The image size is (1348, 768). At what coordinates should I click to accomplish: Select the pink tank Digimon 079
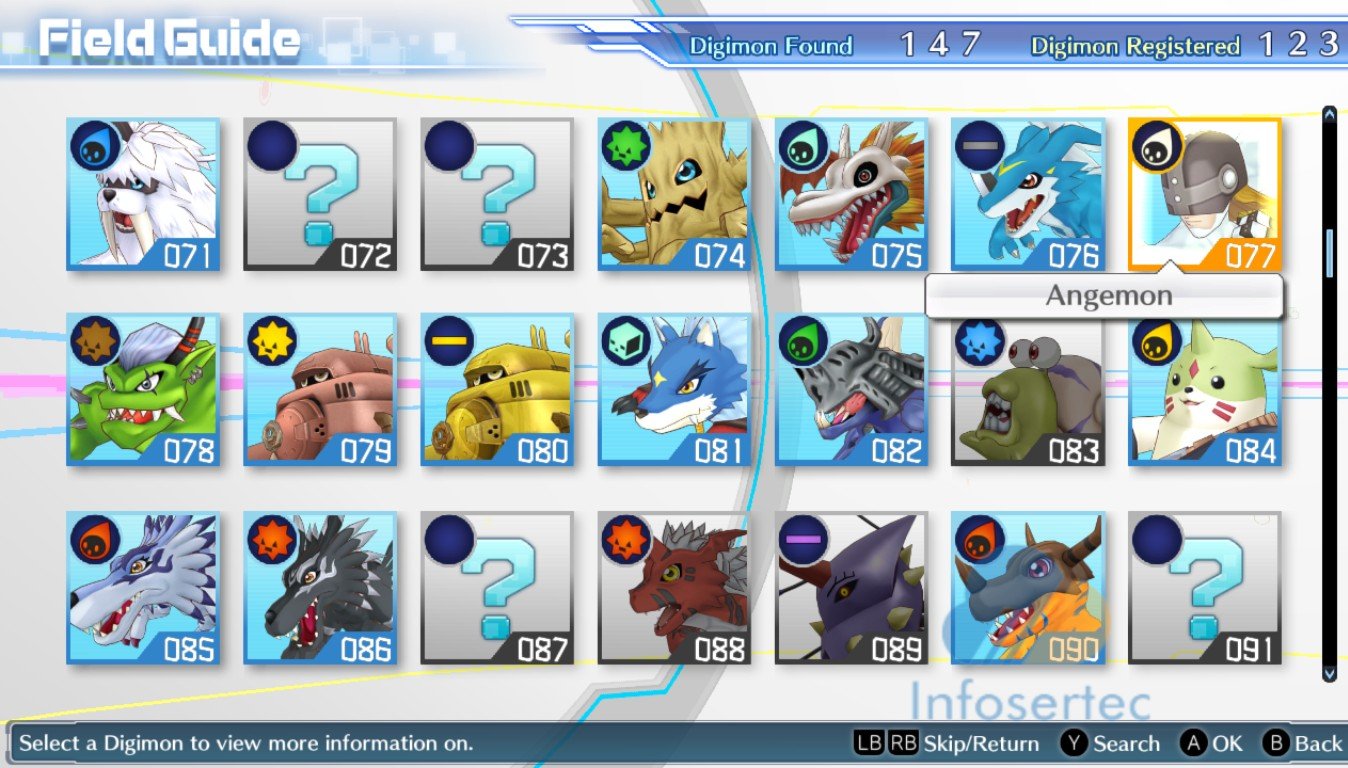320,390
